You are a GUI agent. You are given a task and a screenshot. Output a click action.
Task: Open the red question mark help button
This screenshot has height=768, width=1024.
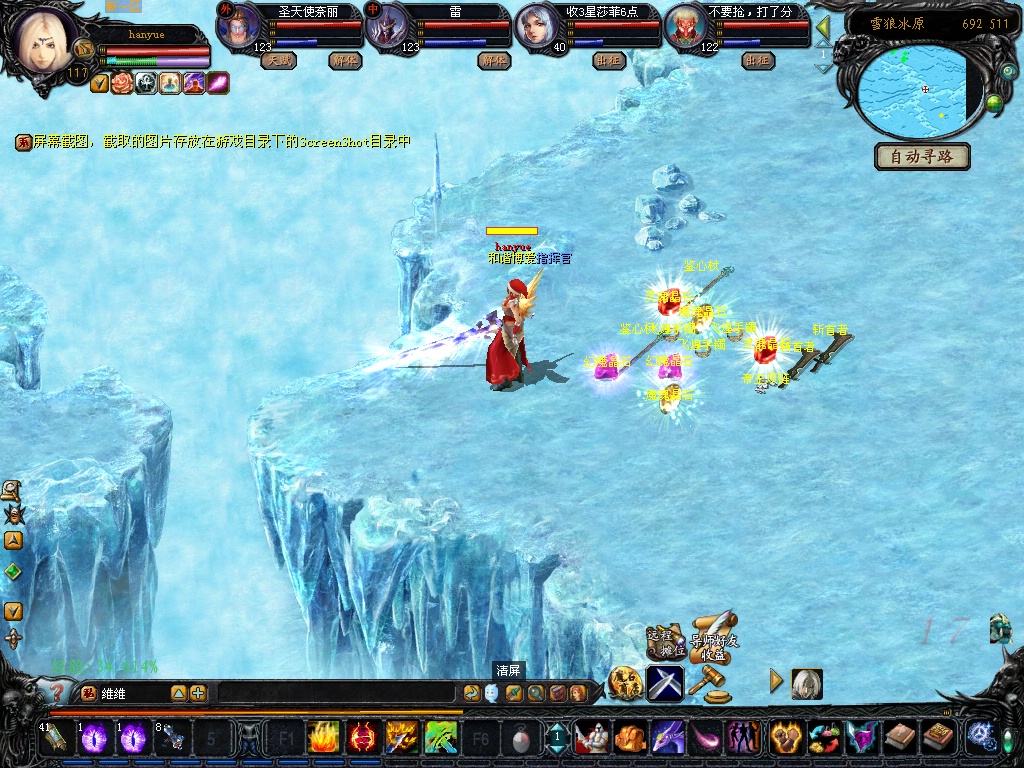pyautogui.click(x=56, y=691)
